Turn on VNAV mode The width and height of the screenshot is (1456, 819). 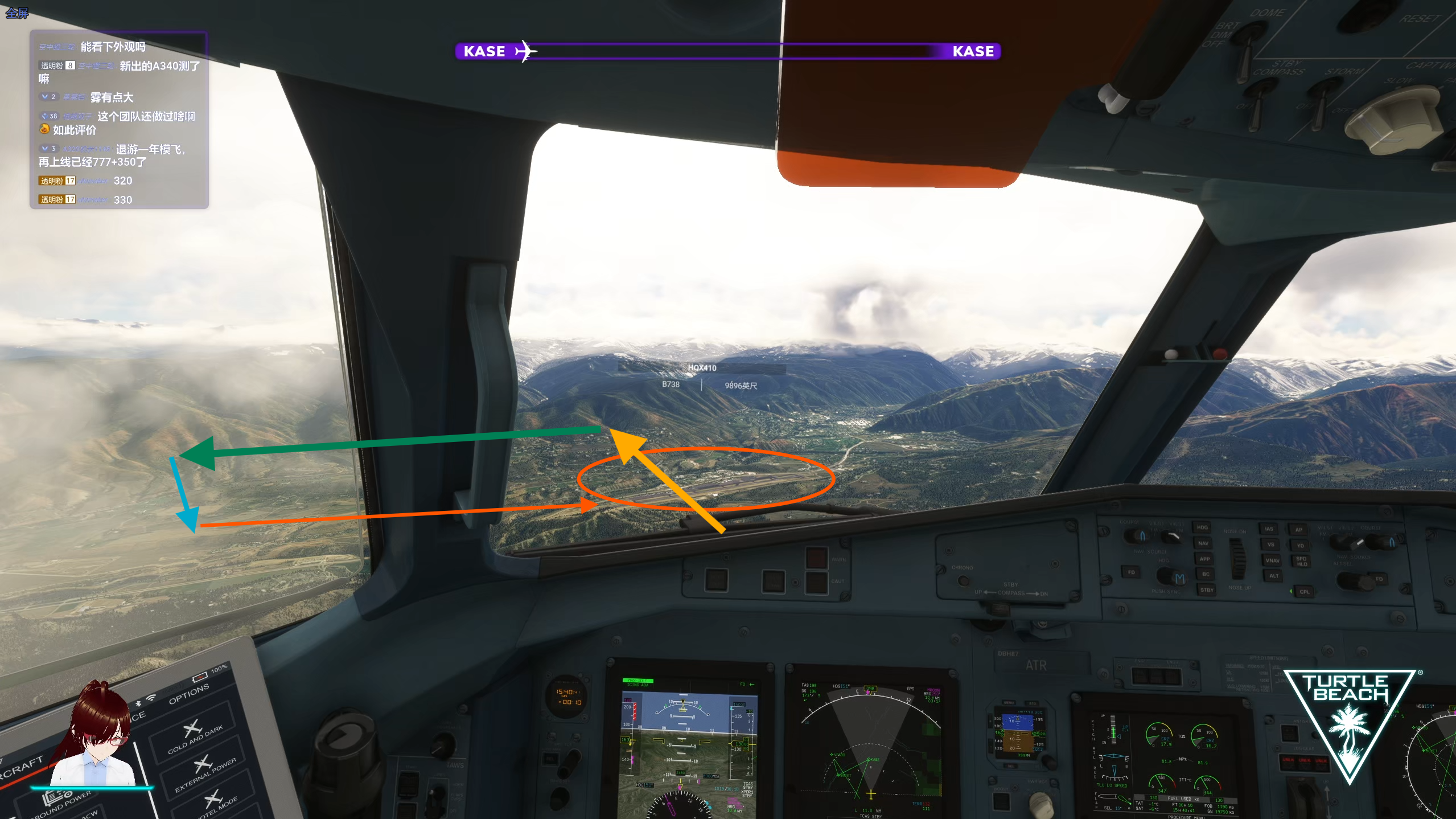(x=1272, y=560)
